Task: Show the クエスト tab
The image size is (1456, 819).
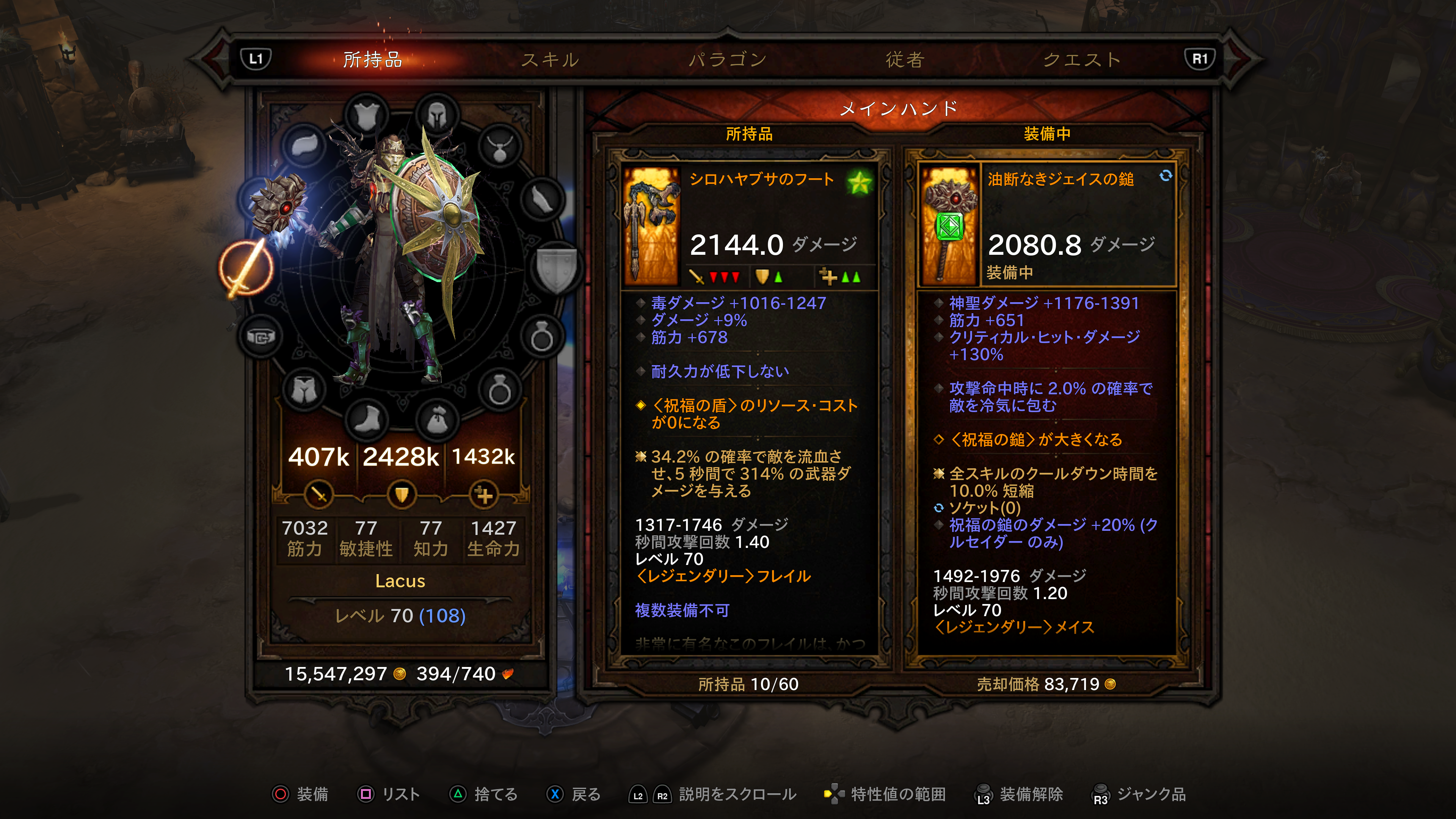Action: pos(1081,60)
